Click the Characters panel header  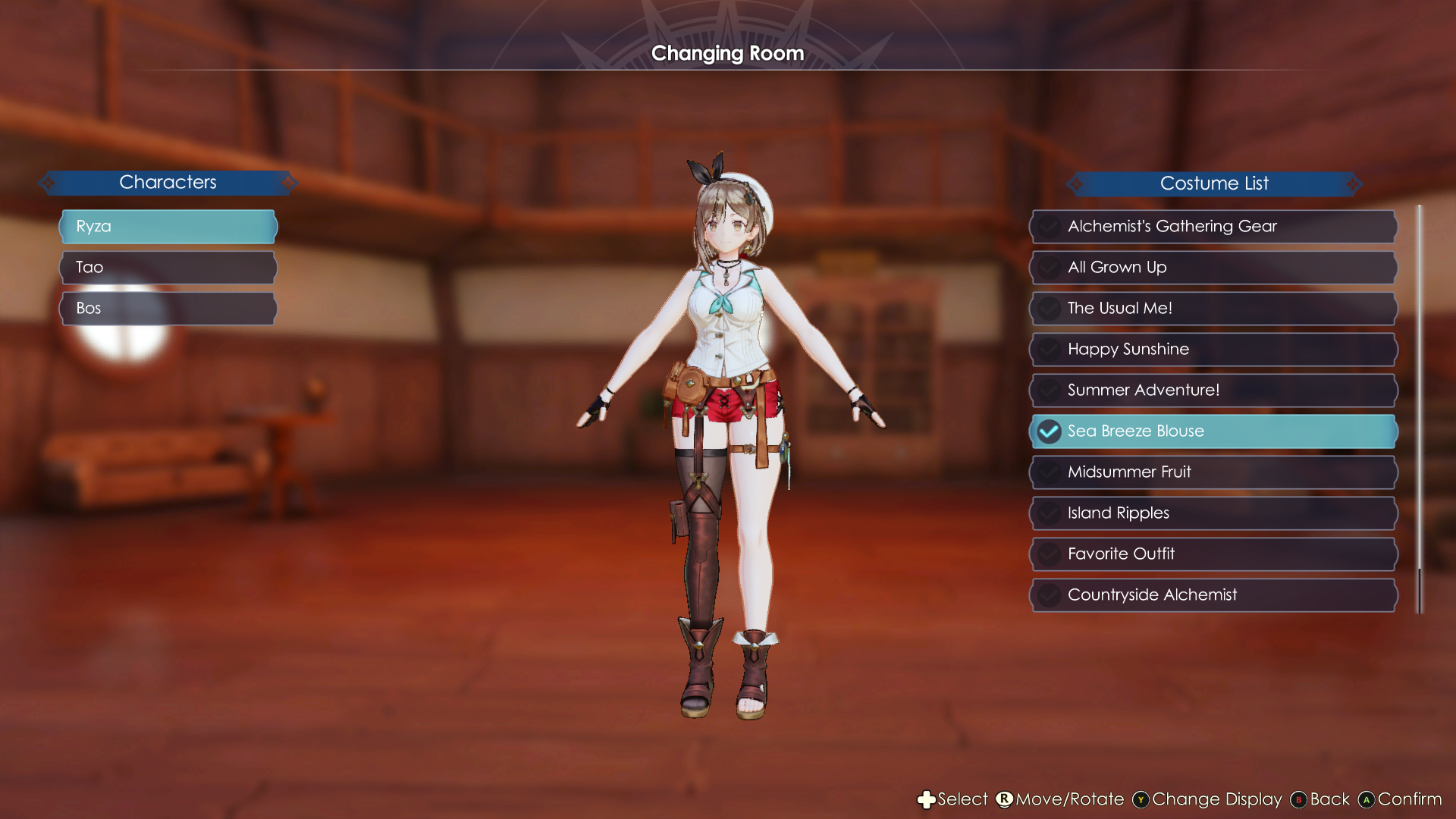168,182
